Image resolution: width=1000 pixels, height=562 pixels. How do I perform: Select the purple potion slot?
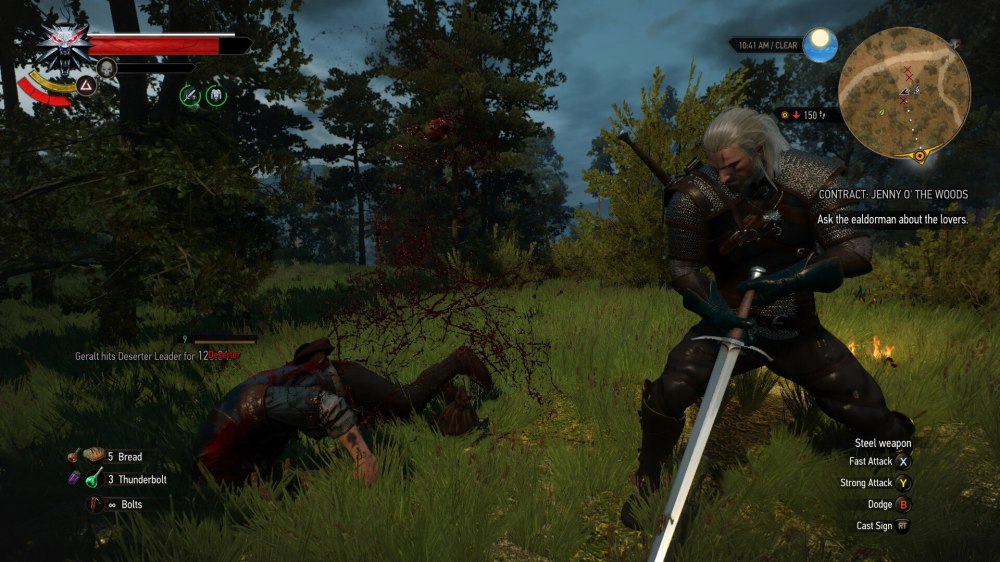(74, 479)
